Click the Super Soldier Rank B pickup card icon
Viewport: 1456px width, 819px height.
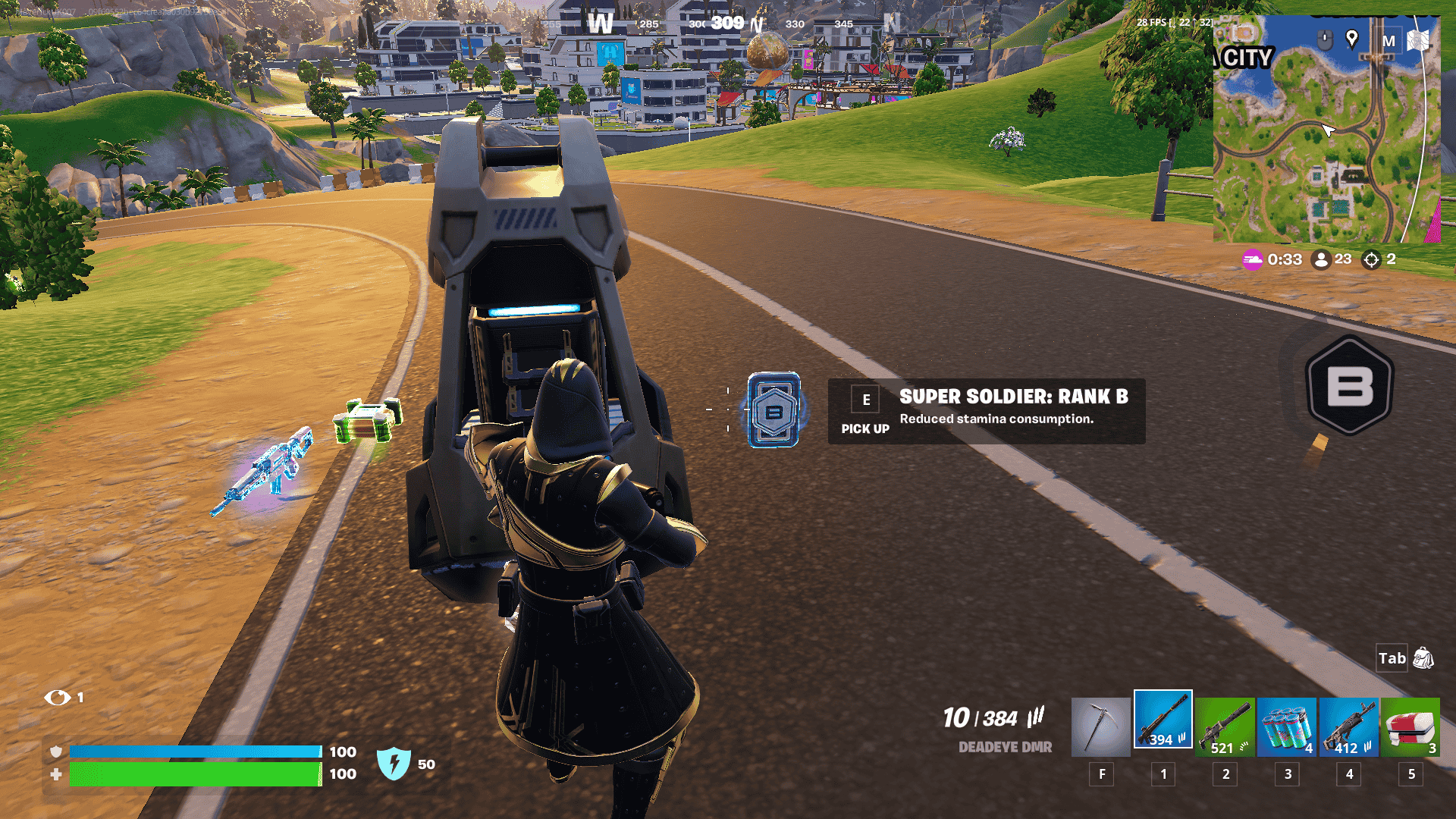point(773,410)
